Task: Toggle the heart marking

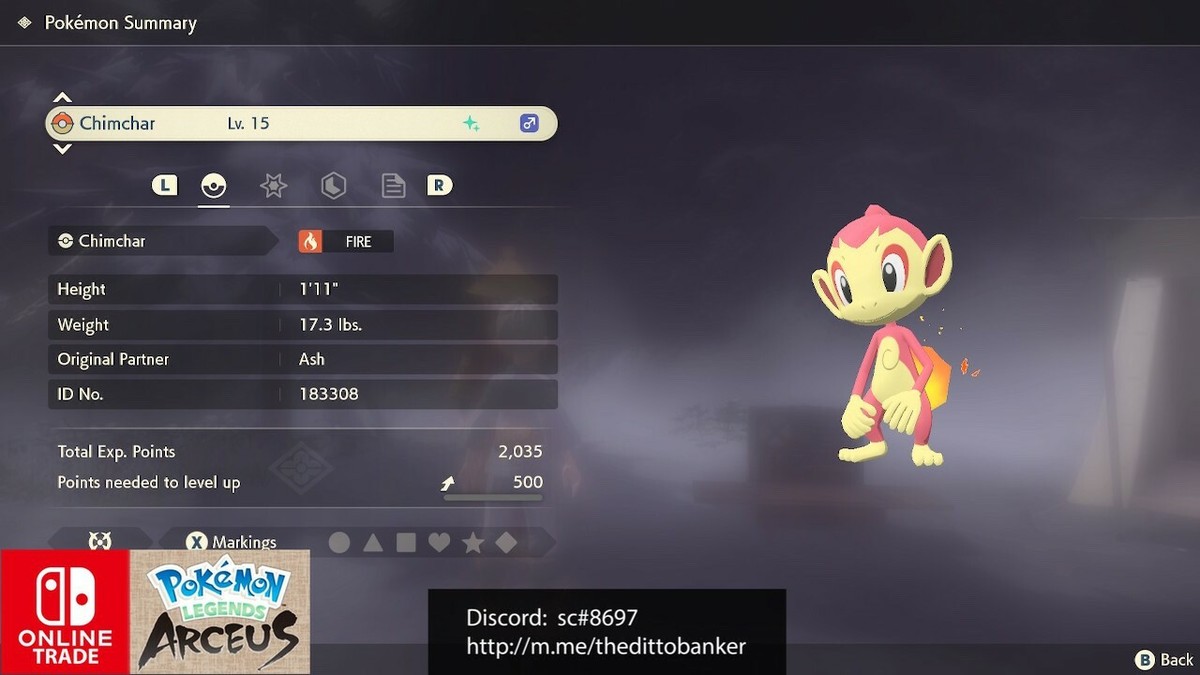Action: pyautogui.click(x=439, y=543)
